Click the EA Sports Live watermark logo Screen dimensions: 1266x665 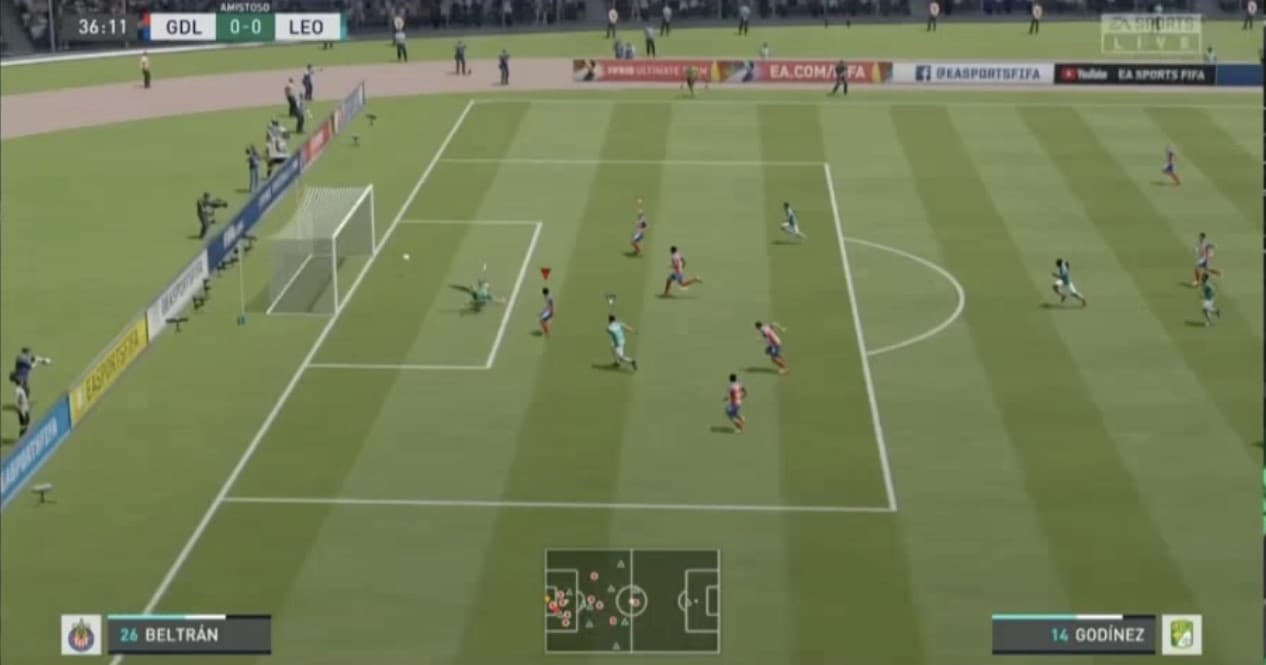[1151, 33]
